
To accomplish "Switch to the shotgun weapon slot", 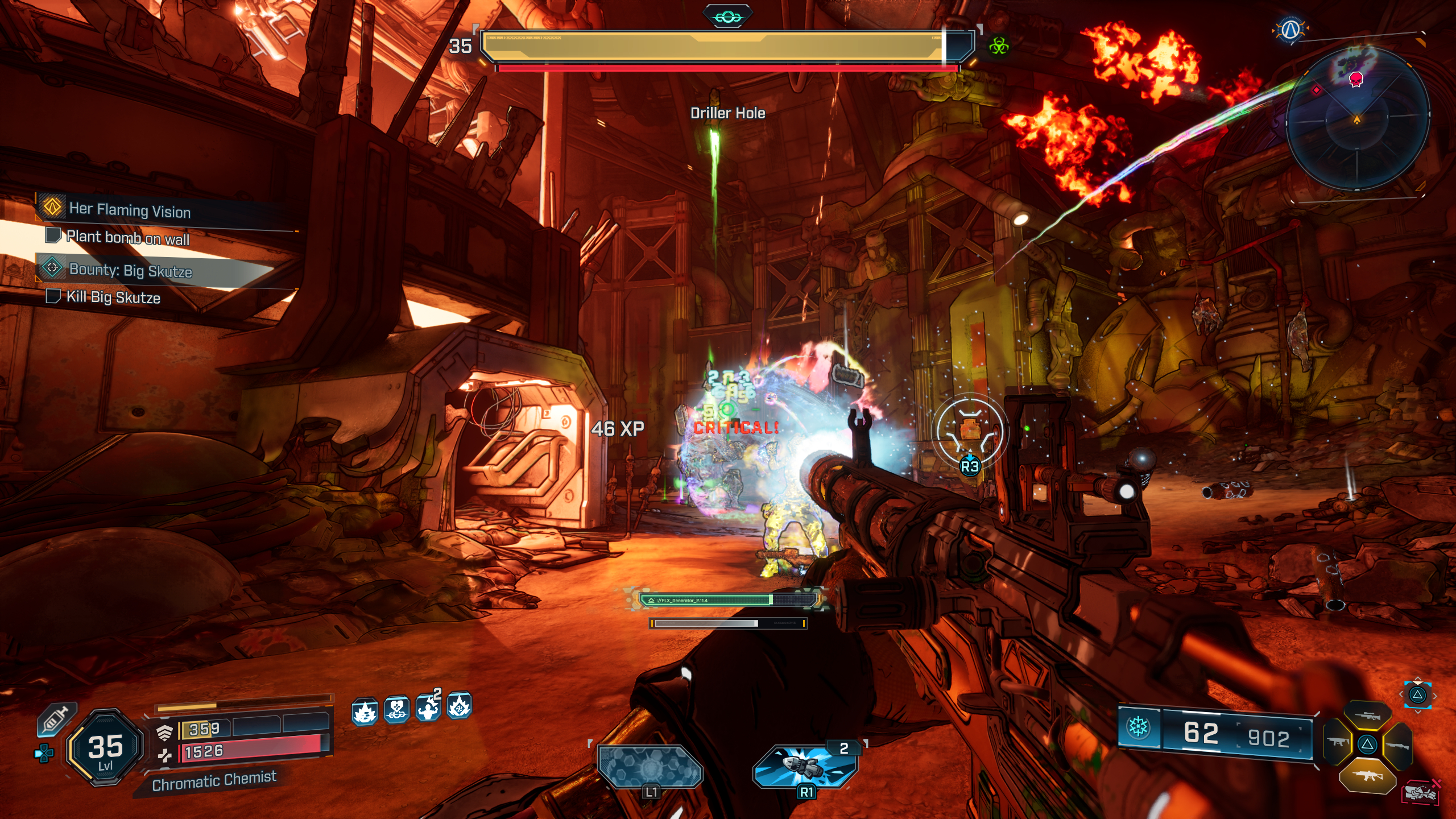I will click(1398, 745).
